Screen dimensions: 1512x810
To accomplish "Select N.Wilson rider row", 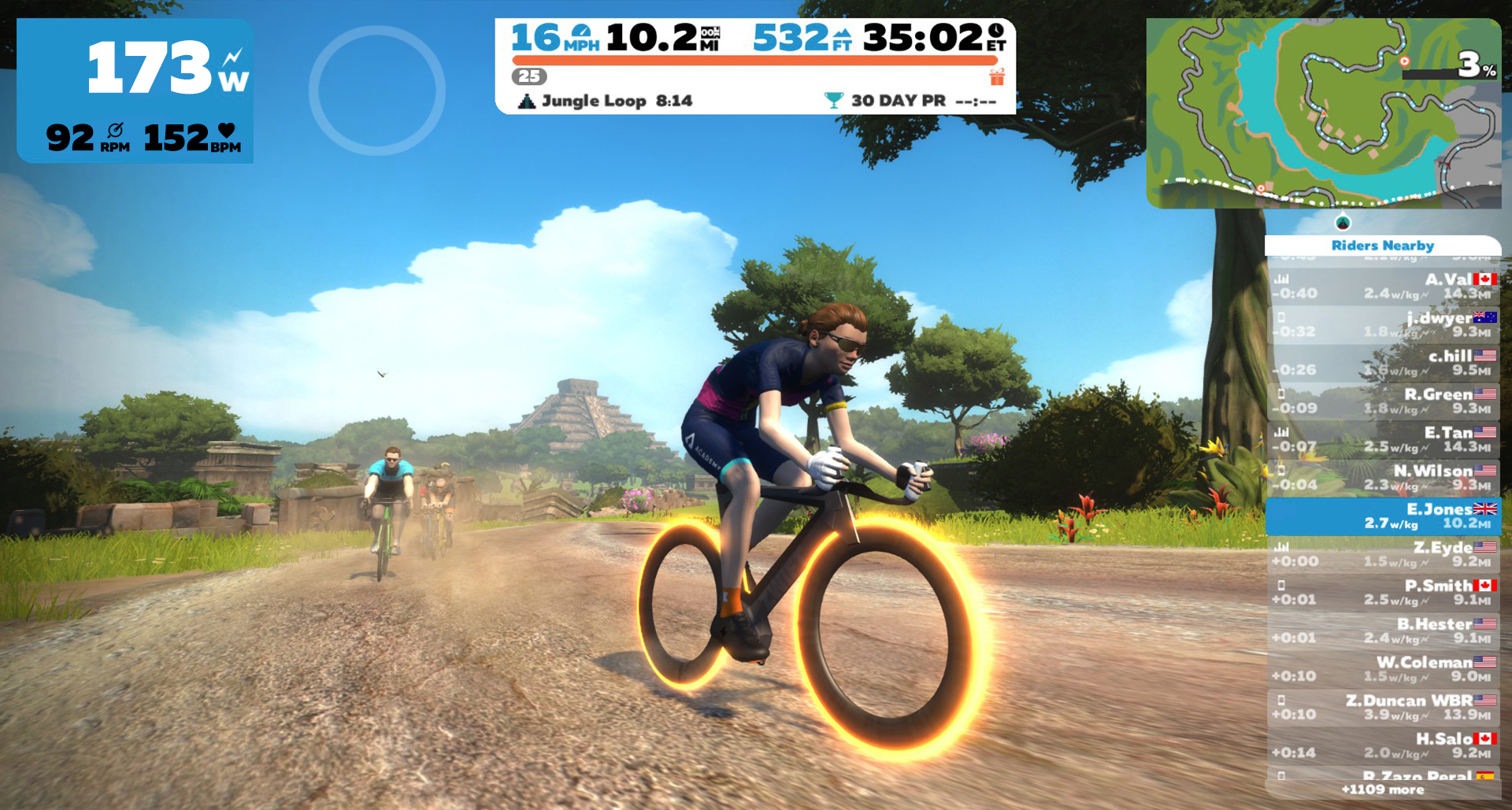I will coord(1383,477).
